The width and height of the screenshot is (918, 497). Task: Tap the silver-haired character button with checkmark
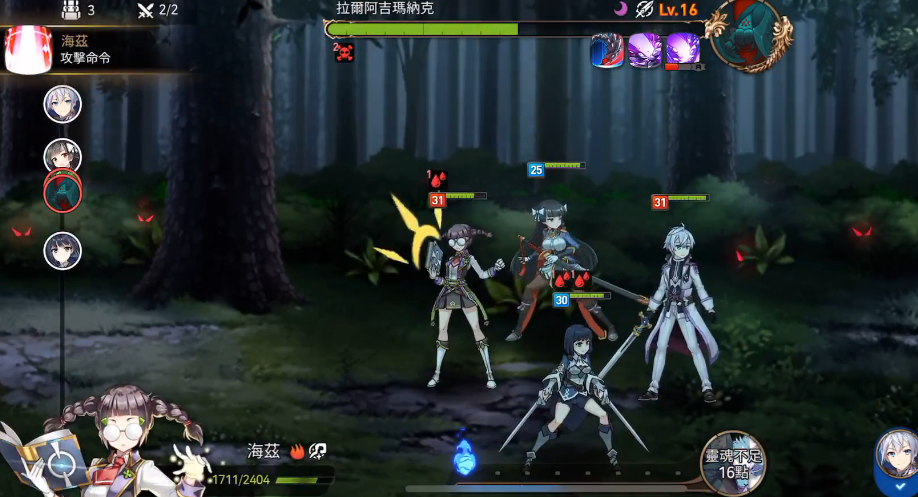(x=895, y=462)
